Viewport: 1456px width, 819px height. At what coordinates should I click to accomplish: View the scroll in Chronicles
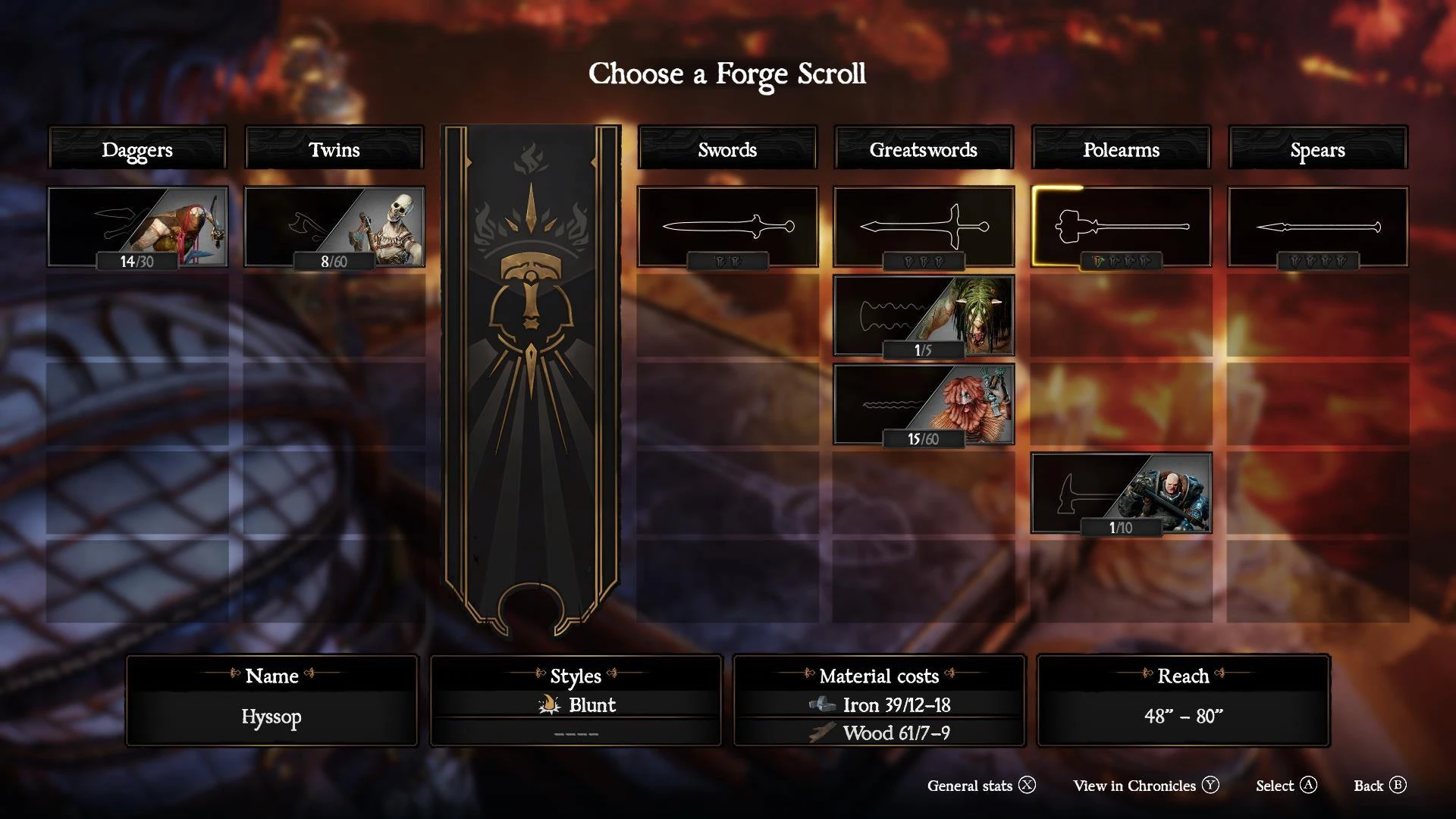1146,786
